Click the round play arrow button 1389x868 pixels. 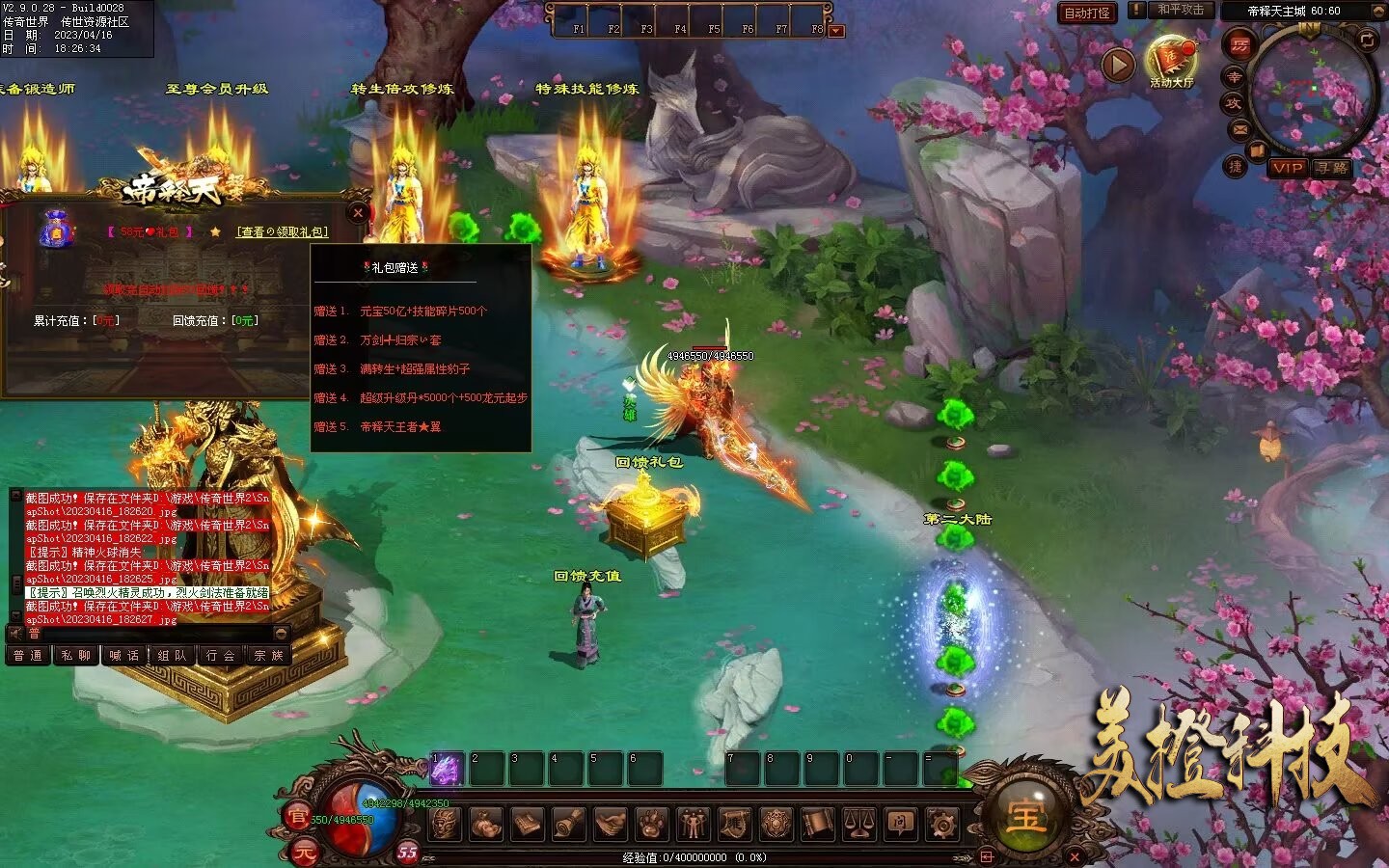tap(1118, 65)
